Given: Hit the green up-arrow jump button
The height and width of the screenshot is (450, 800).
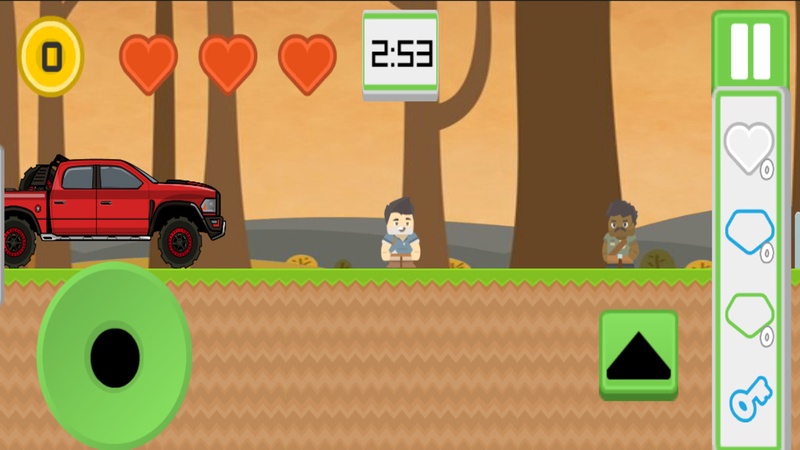Looking at the screenshot, I should tap(638, 355).
